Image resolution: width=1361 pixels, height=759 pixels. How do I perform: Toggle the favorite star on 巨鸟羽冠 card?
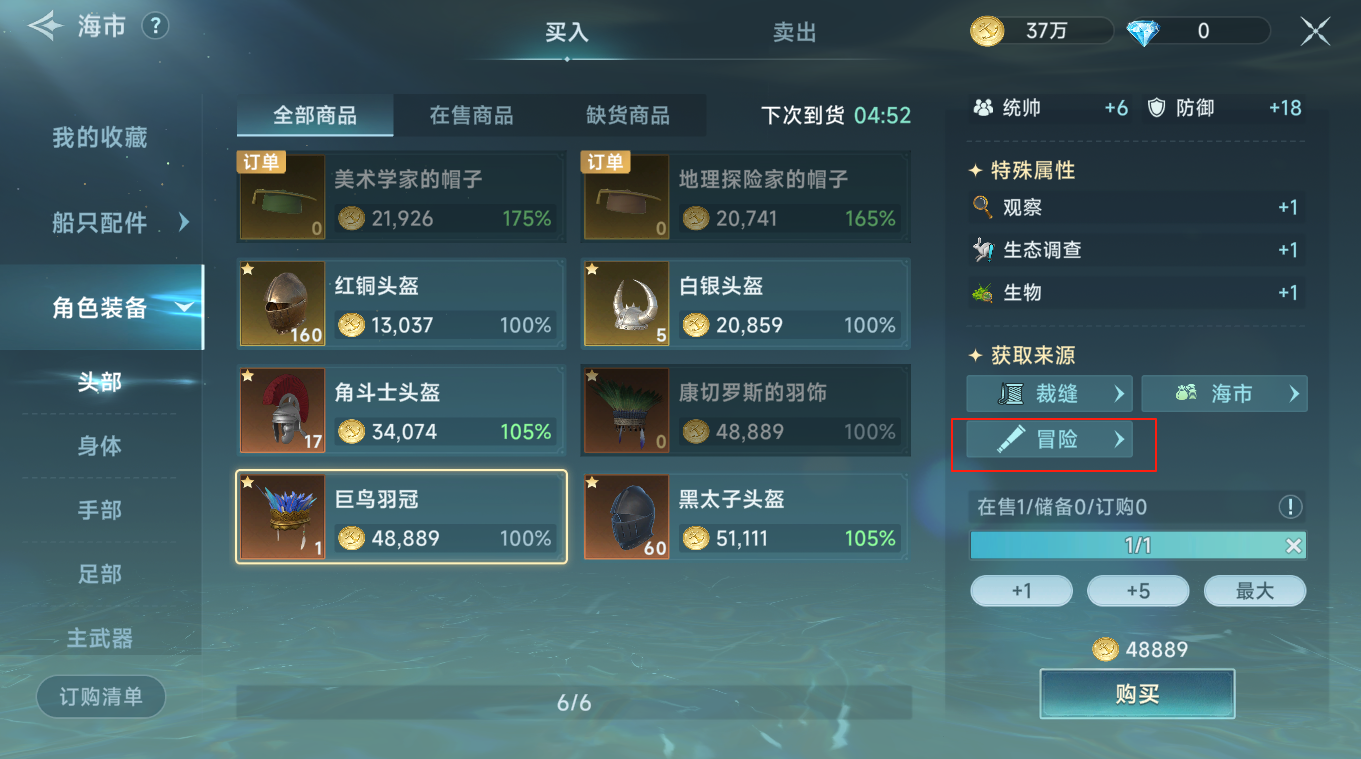click(x=250, y=481)
